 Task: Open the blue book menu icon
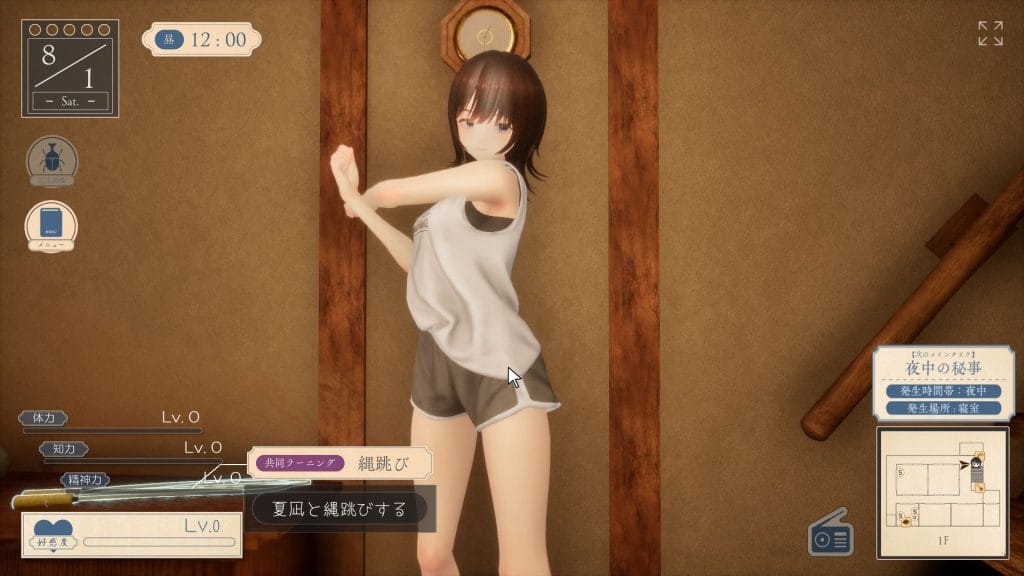(51, 225)
